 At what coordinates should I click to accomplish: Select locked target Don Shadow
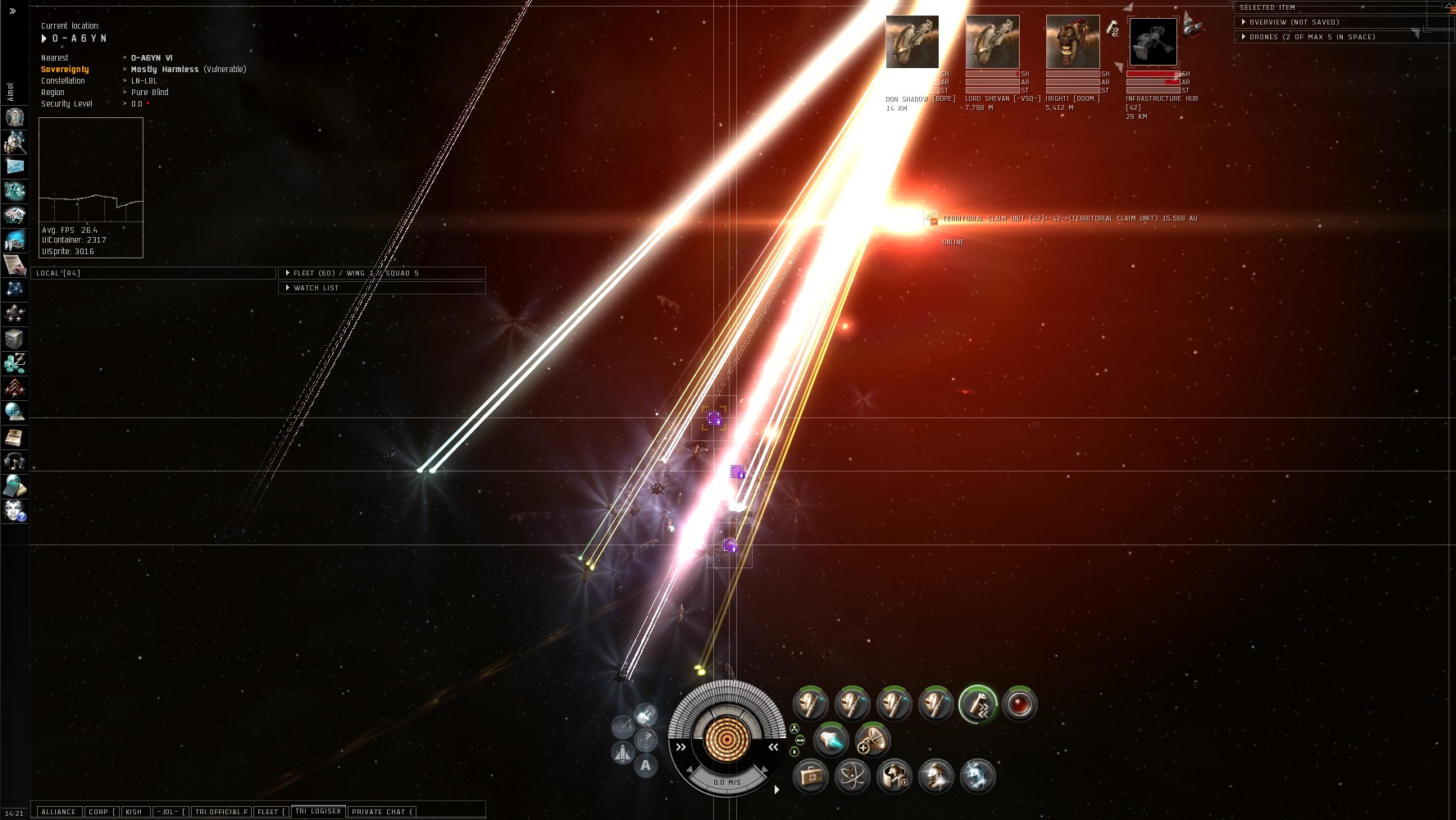[912, 42]
